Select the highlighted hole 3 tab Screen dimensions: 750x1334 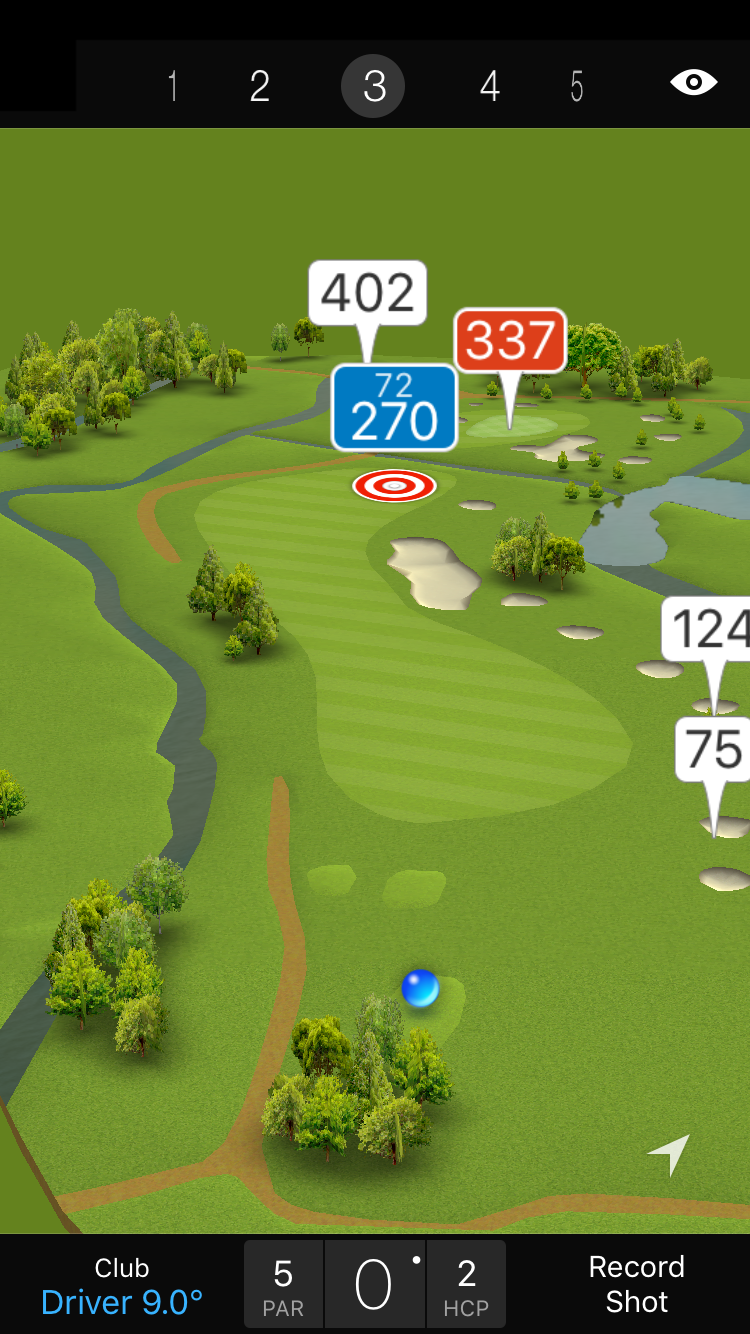coord(373,87)
